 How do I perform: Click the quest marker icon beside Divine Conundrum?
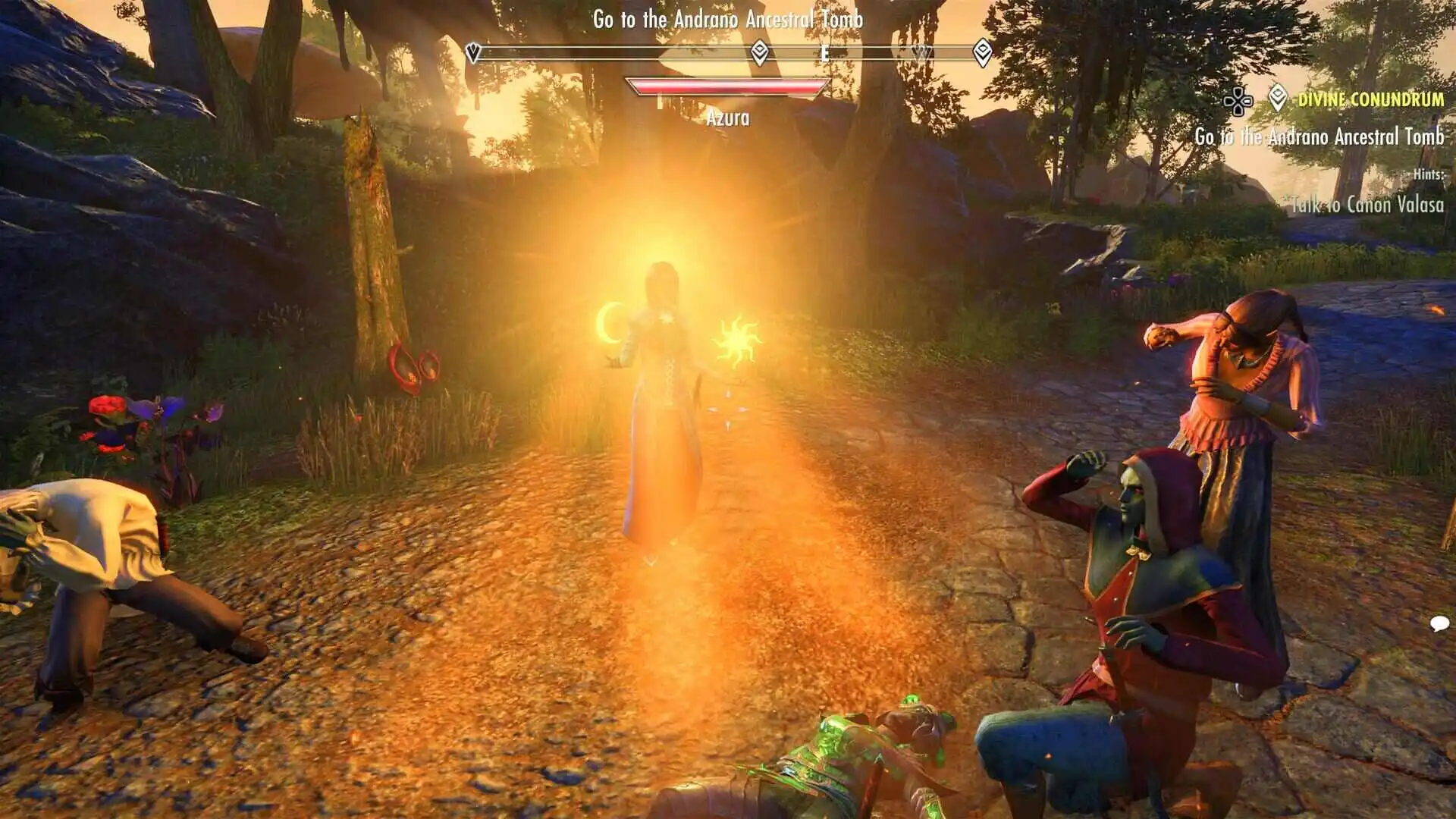pyautogui.click(x=1278, y=99)
